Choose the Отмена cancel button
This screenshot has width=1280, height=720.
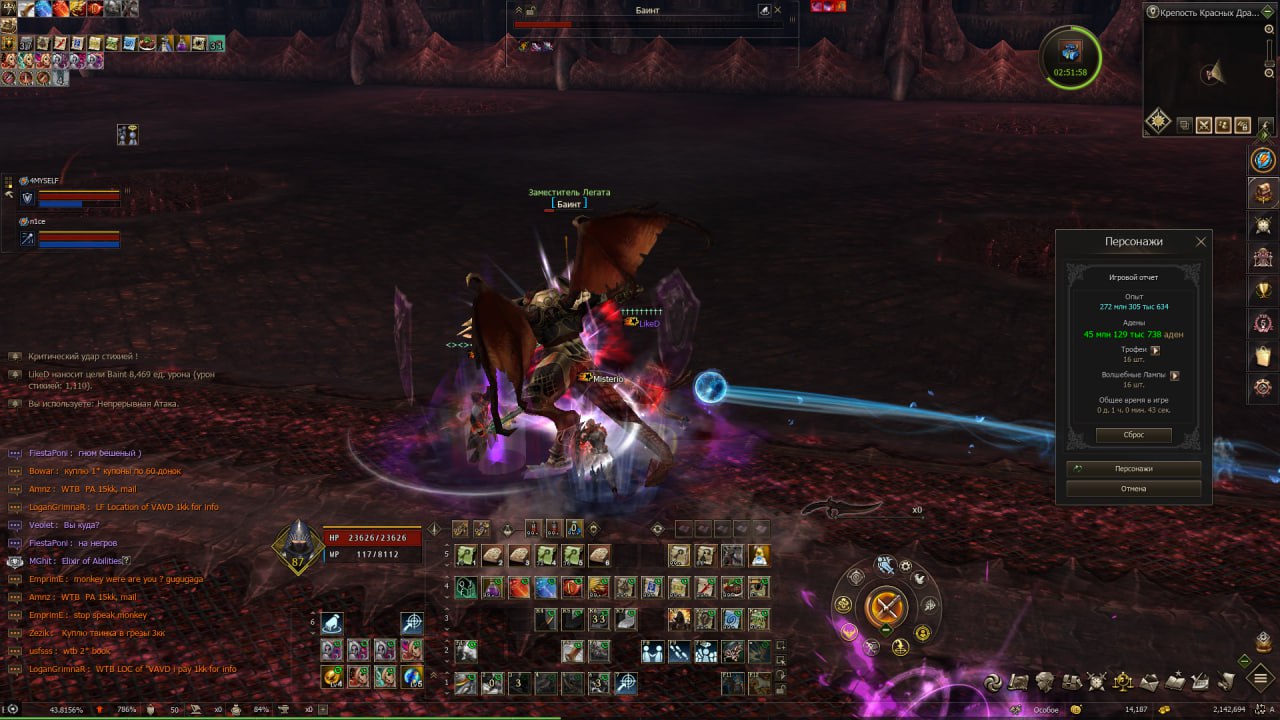click(1133, 489)
